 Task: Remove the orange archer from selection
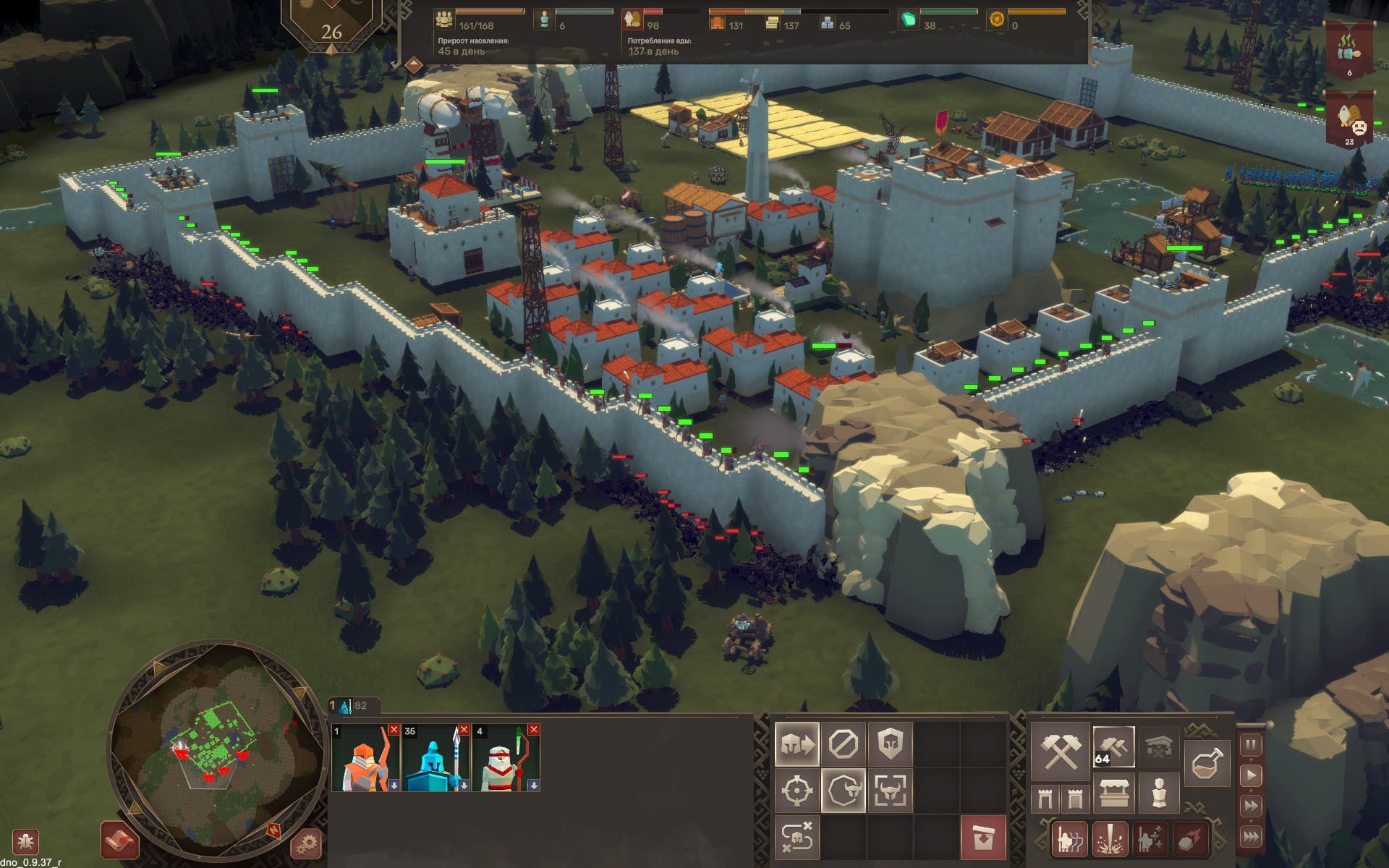point(394,729)
